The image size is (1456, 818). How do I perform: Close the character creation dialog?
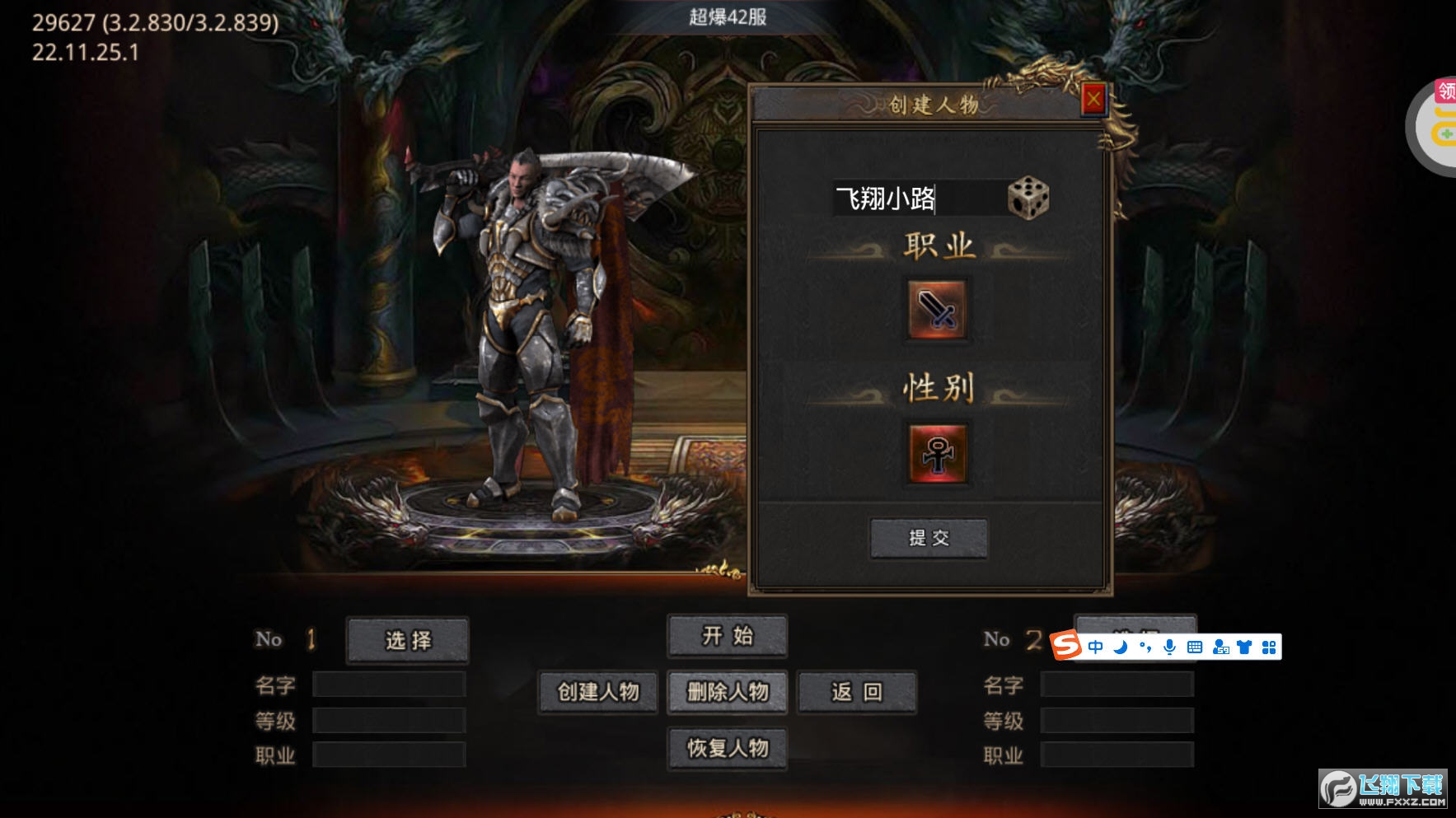[x=1093, y=100]
